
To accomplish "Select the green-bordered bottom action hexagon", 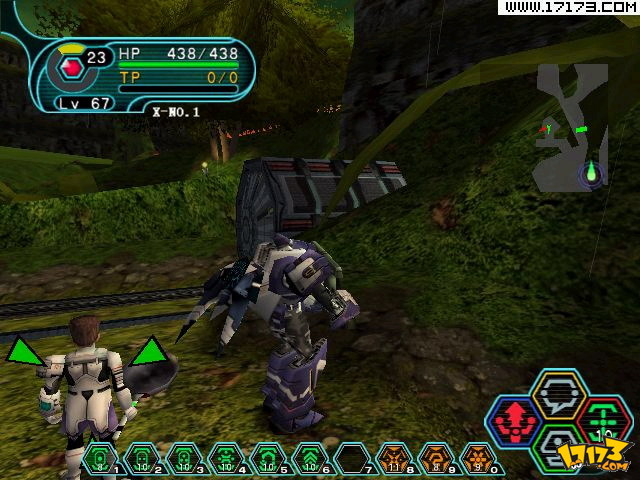I will pyautogui.click(x=558, y=447).
